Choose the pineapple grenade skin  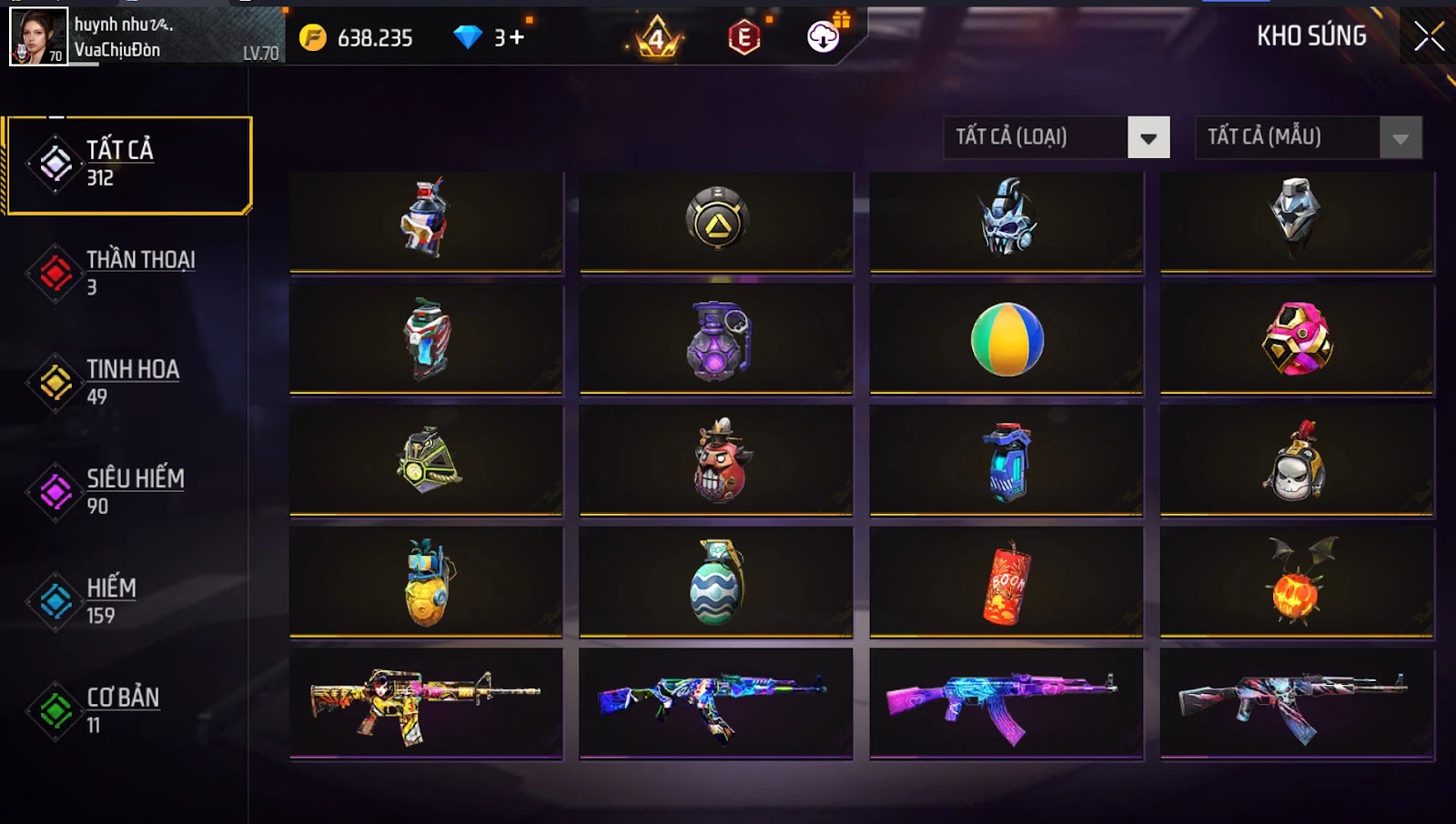[x=426, y=582]
